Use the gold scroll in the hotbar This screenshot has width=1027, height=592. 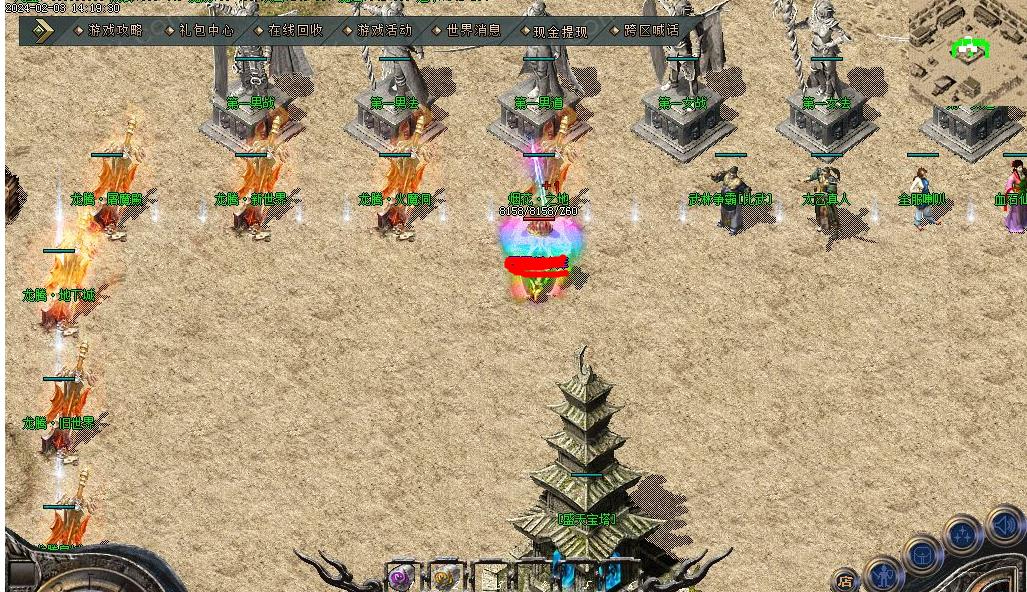(x=444, y=577)
